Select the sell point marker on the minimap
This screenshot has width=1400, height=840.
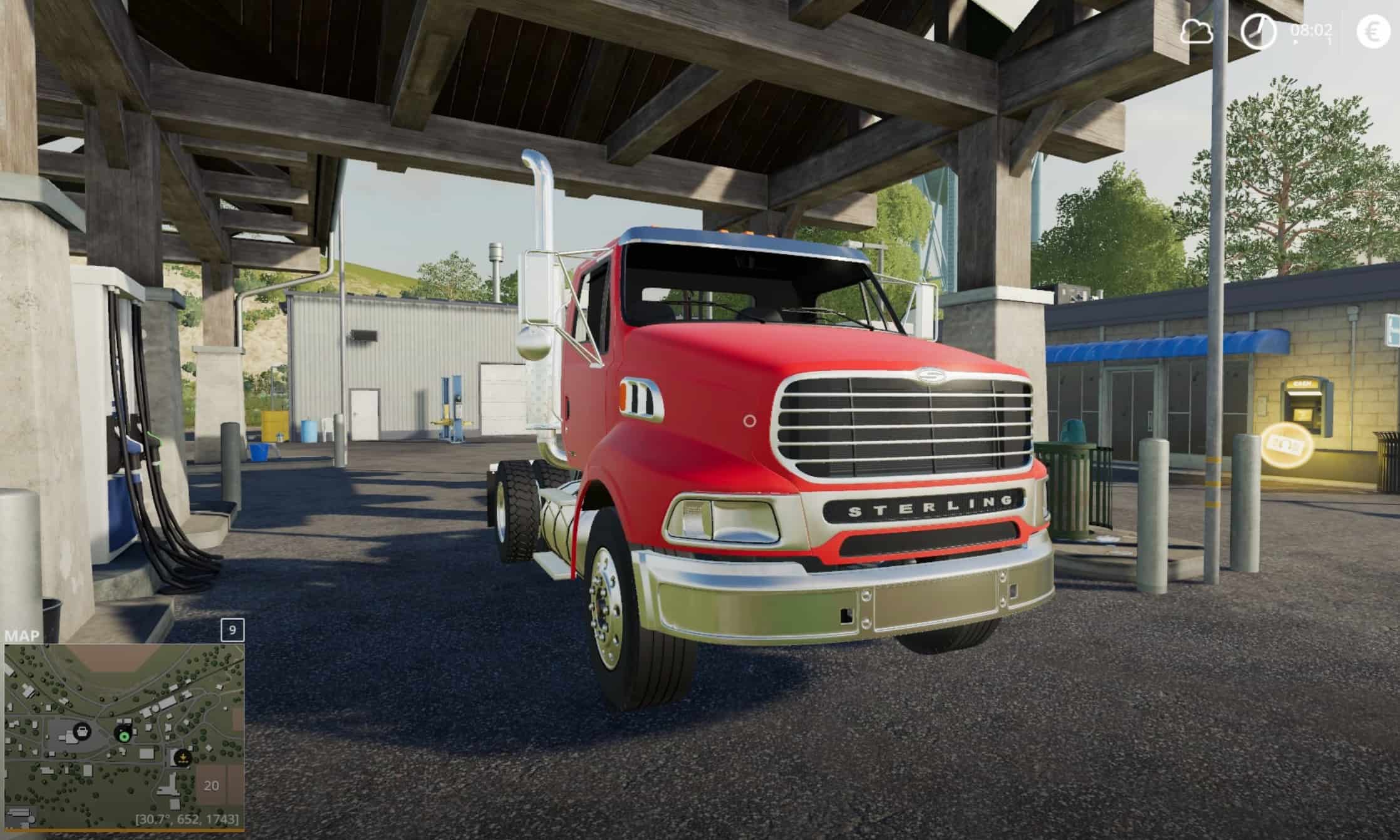182,758
